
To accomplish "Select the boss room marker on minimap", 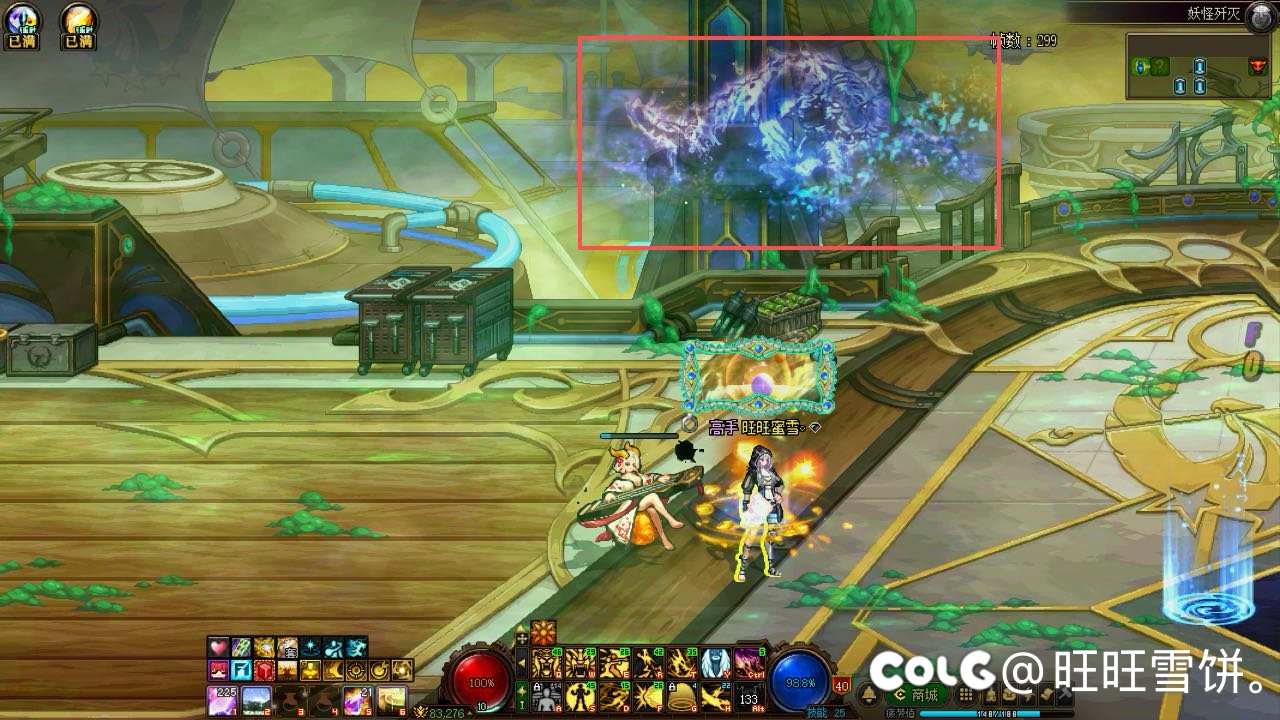I will pos(1257,67).
